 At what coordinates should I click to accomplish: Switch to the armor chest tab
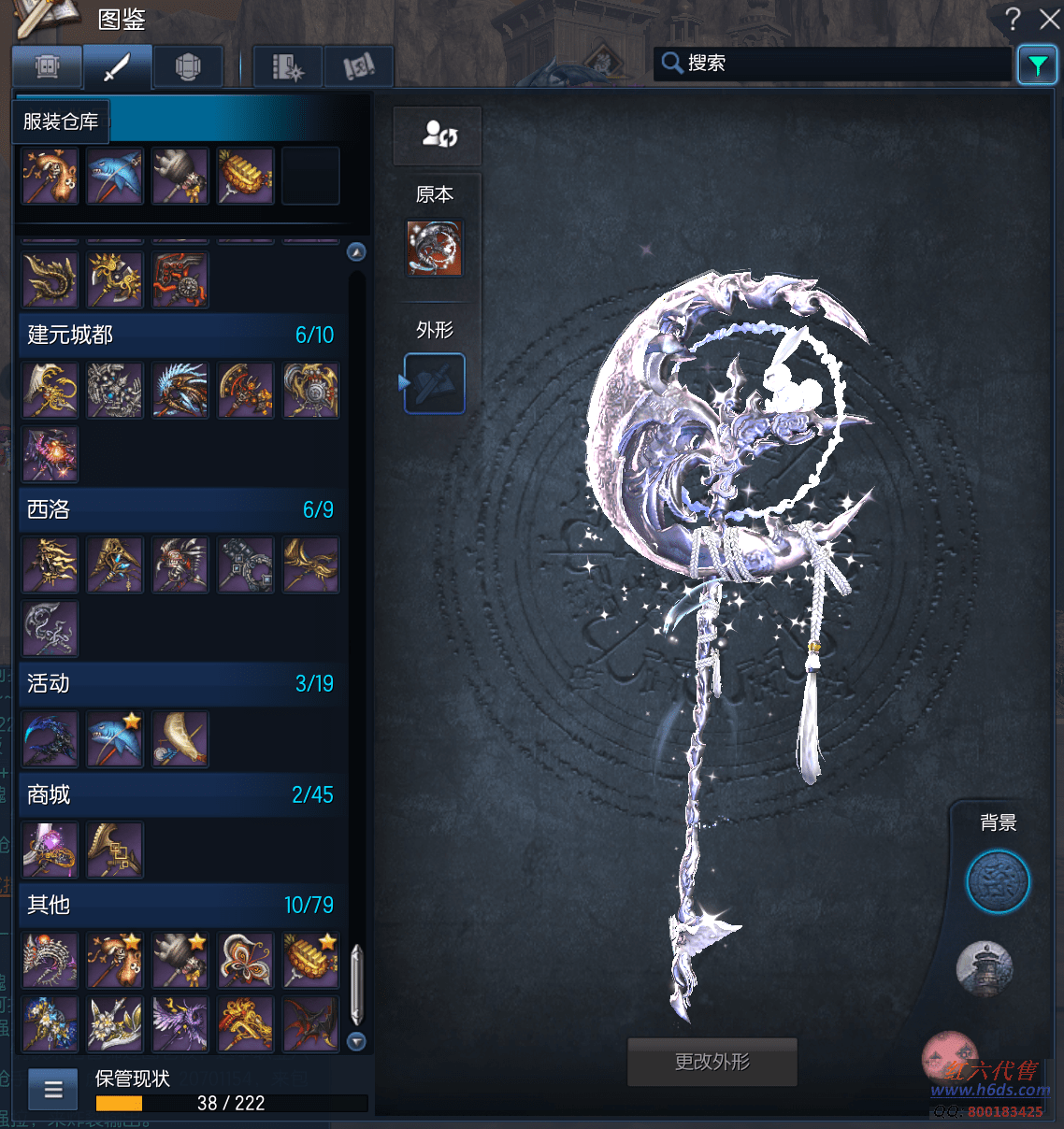188,67
